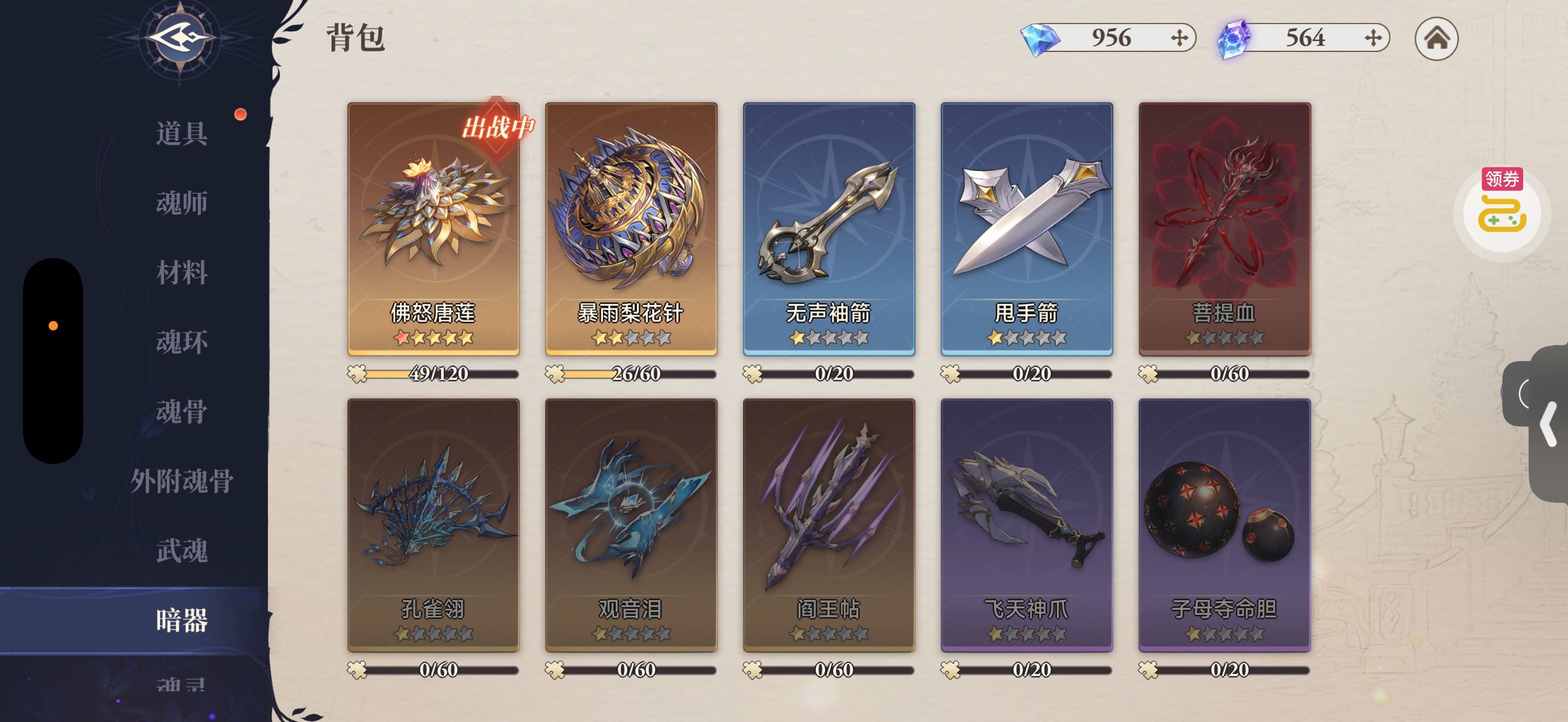
Task: Select the 飞天神爪 claw card
Action: click(x=1026, y=525)
